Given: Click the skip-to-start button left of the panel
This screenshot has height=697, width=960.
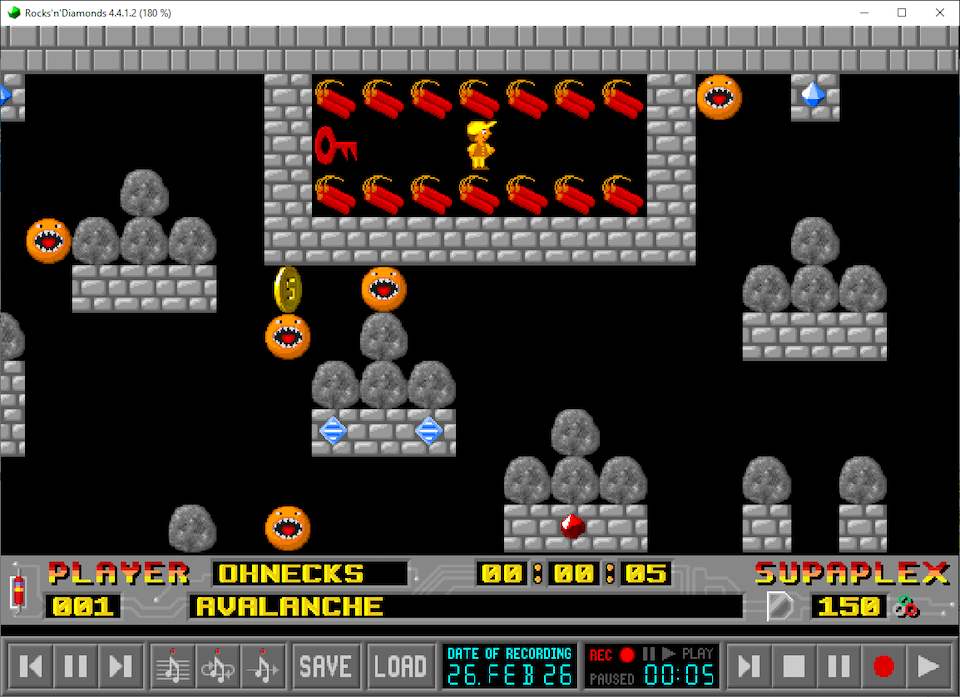Looking at the screenshot, I should (x=32, y=665).
